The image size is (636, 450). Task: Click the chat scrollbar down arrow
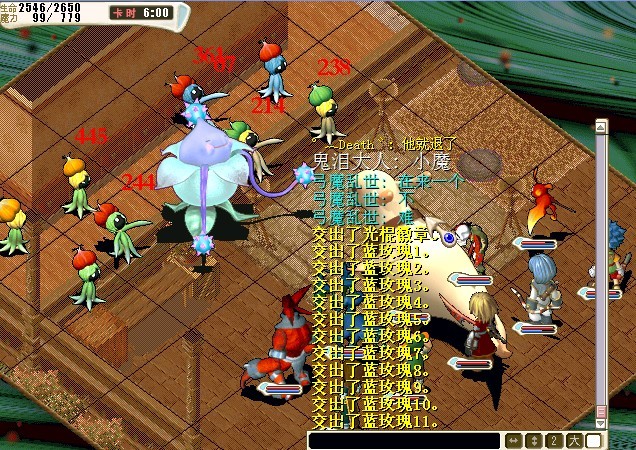pyautogui.click(x=601, y=424)
